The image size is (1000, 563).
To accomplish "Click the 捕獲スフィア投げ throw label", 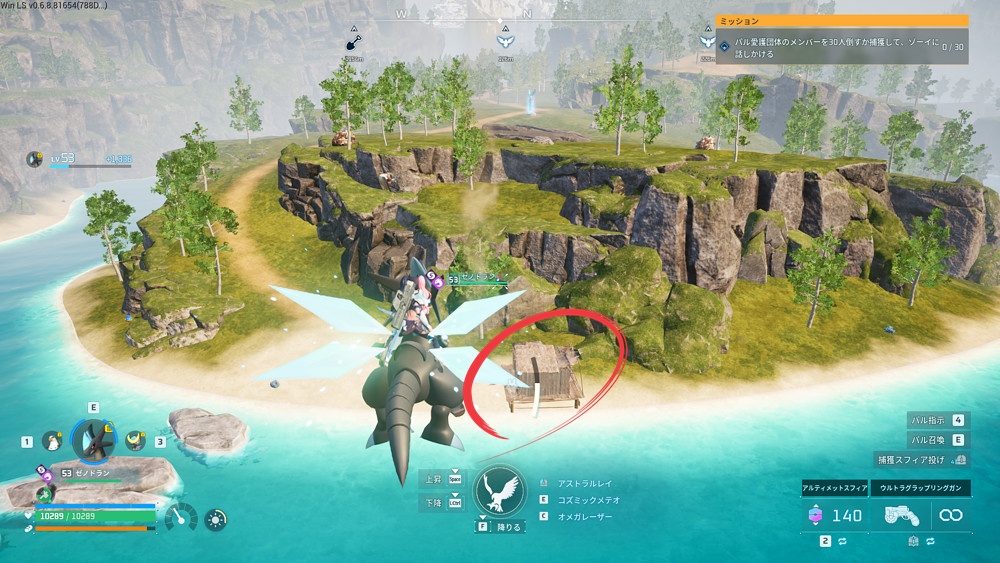I will (x=912, y=459).
